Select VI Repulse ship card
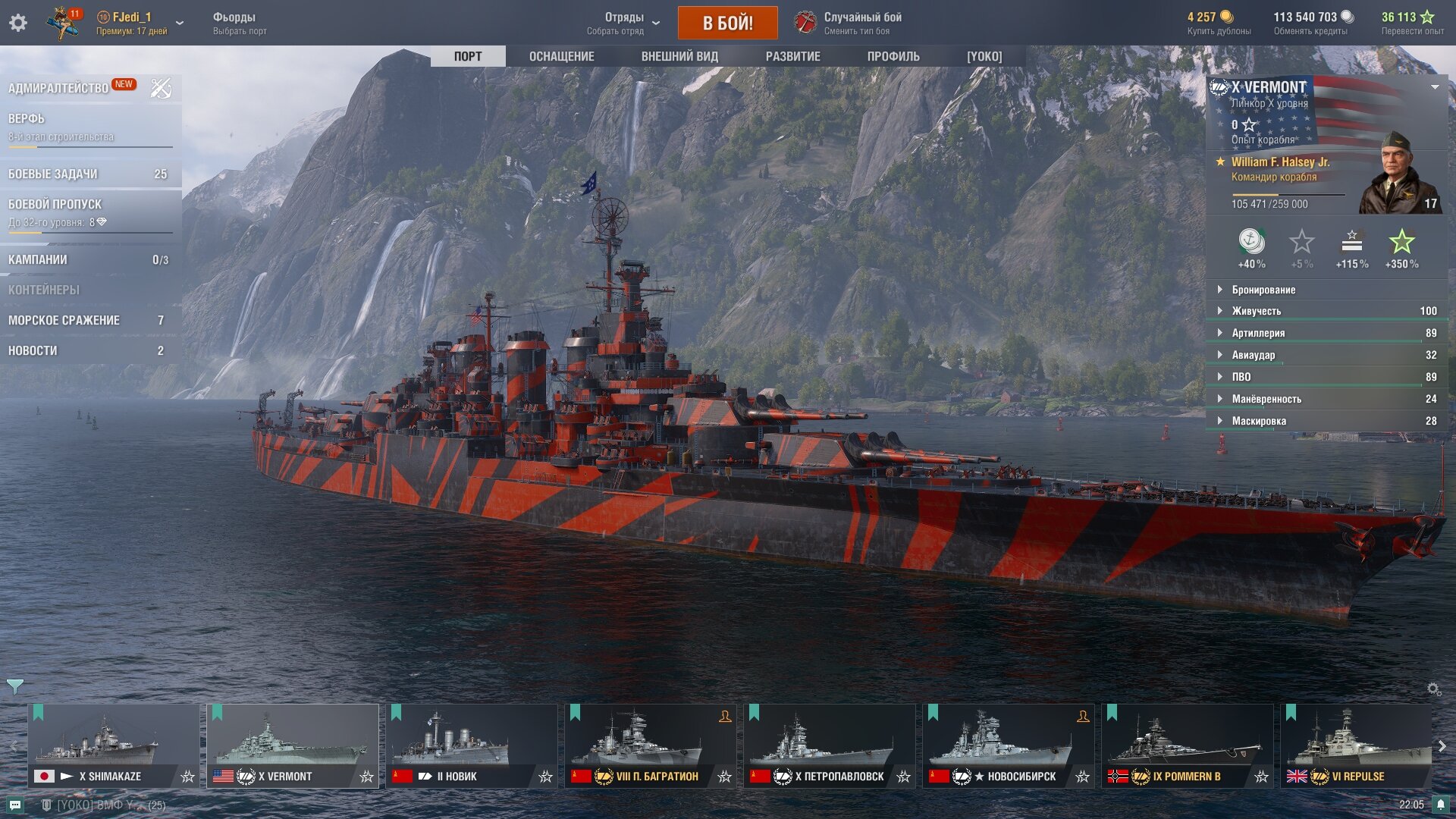Screen dimensions: 1456x819 coord(1356,745)
